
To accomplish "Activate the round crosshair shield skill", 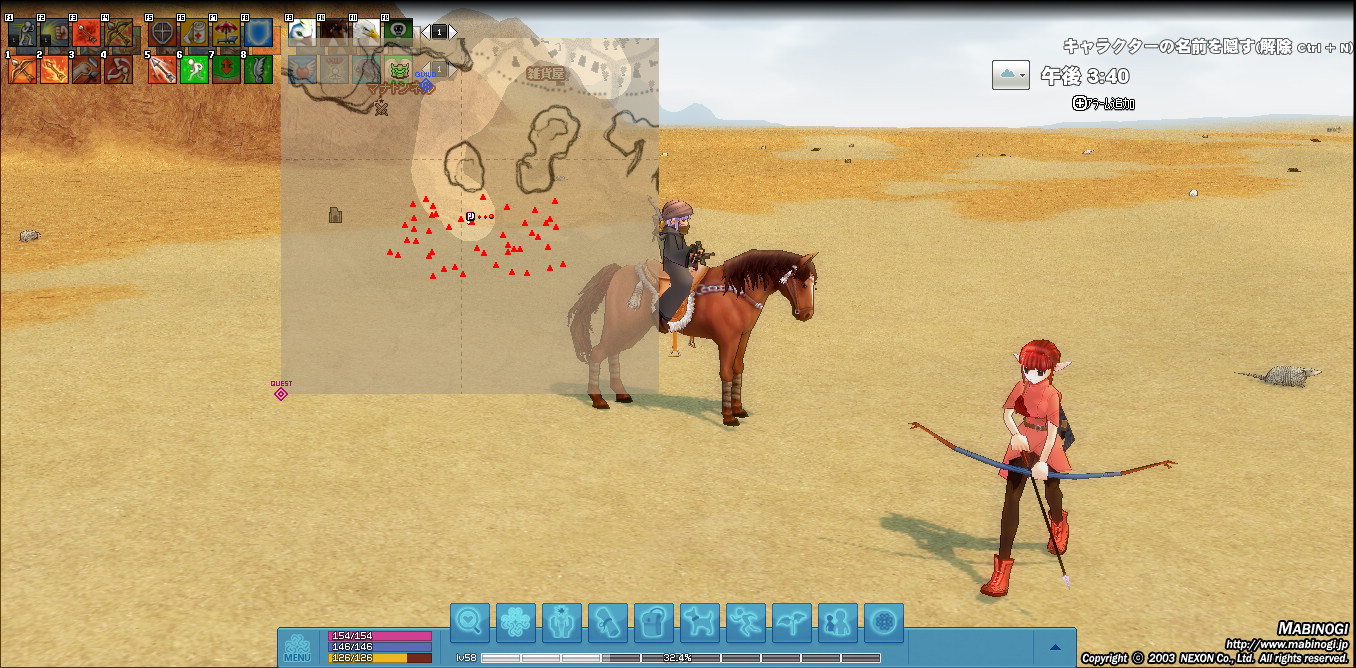I will coord(161,33).
